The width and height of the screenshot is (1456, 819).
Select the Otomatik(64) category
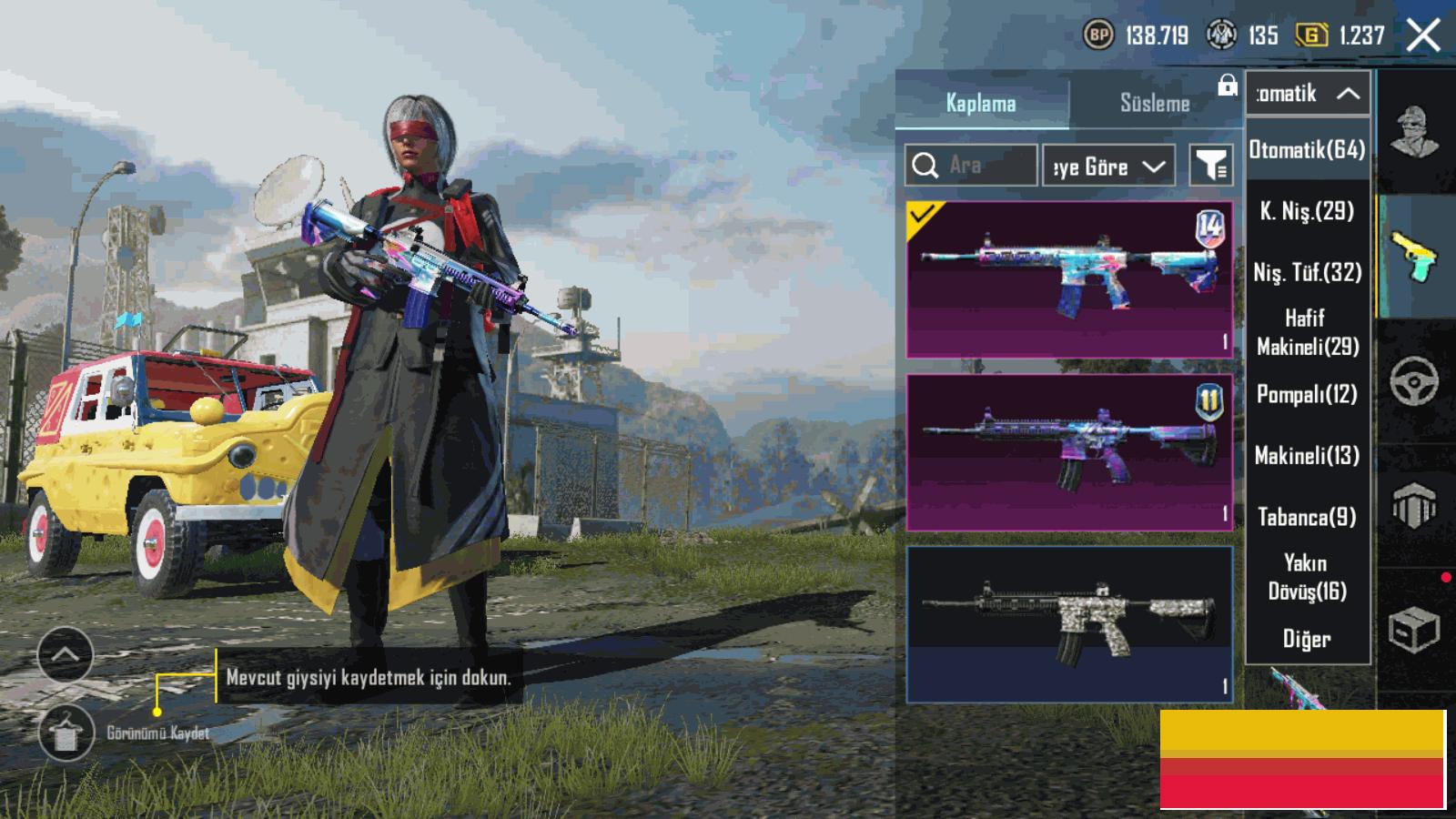(x=1308, y=149)
